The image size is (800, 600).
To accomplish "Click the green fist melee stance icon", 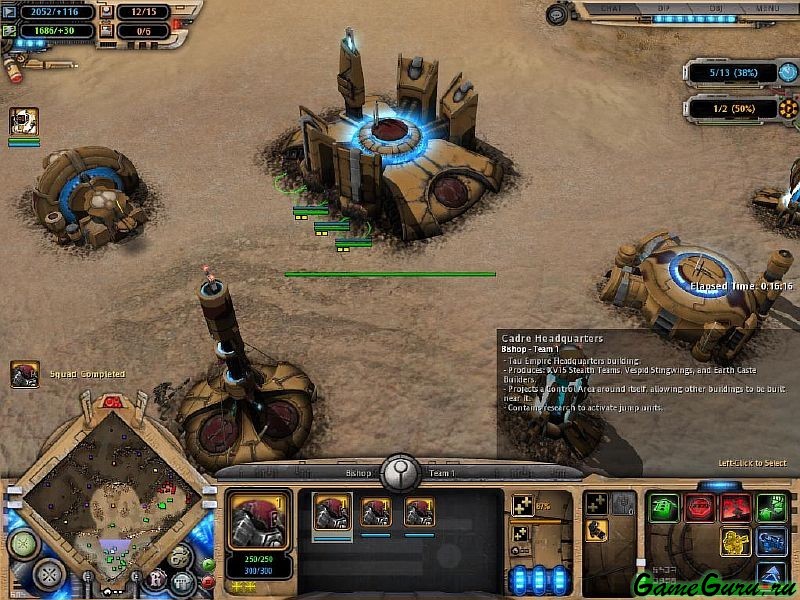I will (770, 507).
